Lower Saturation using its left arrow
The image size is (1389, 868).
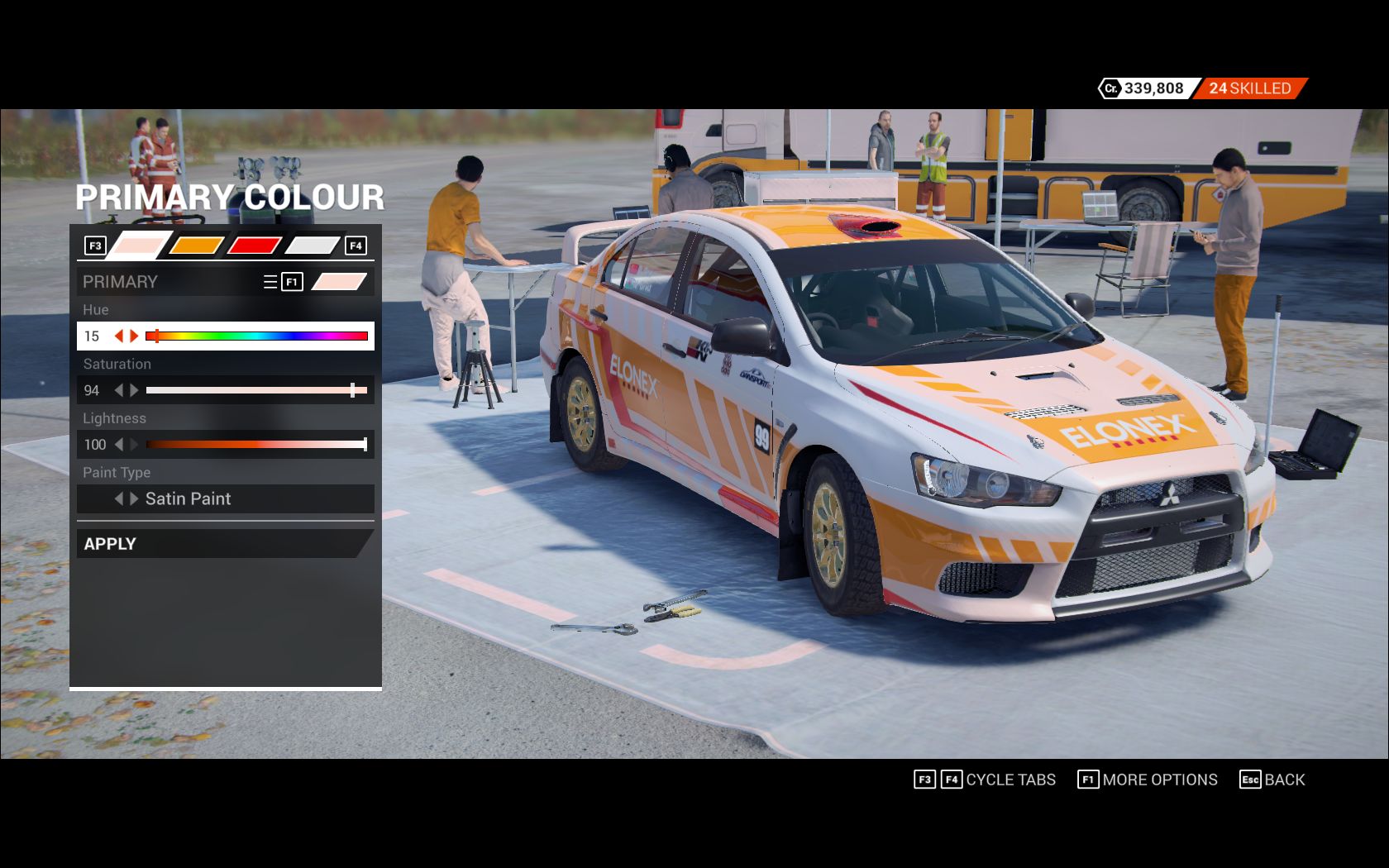point(119,390)
